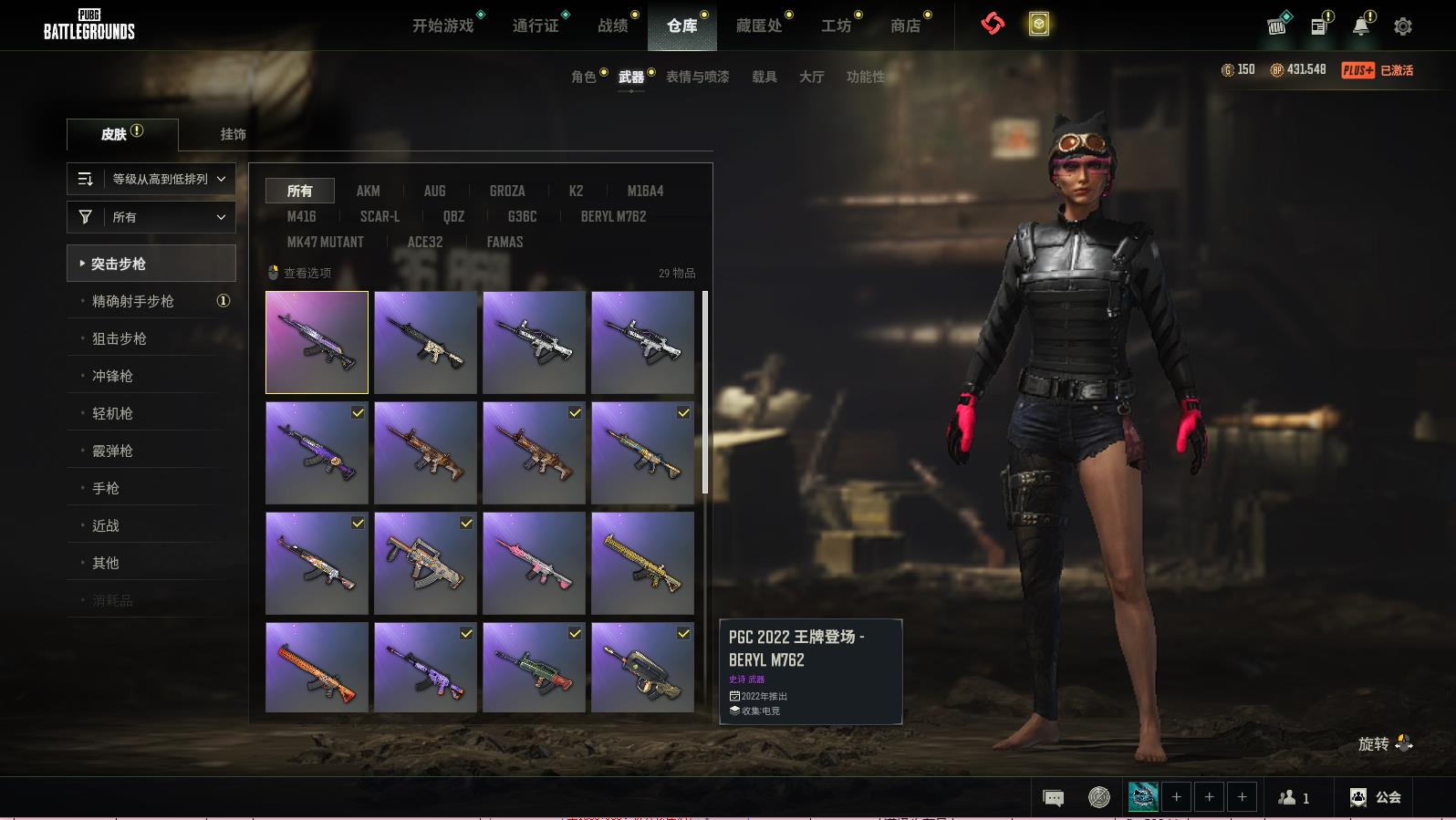Viewport: 1456px width, 820px height.
Task: Filter skins by AKM
Action: coord(369,191)
